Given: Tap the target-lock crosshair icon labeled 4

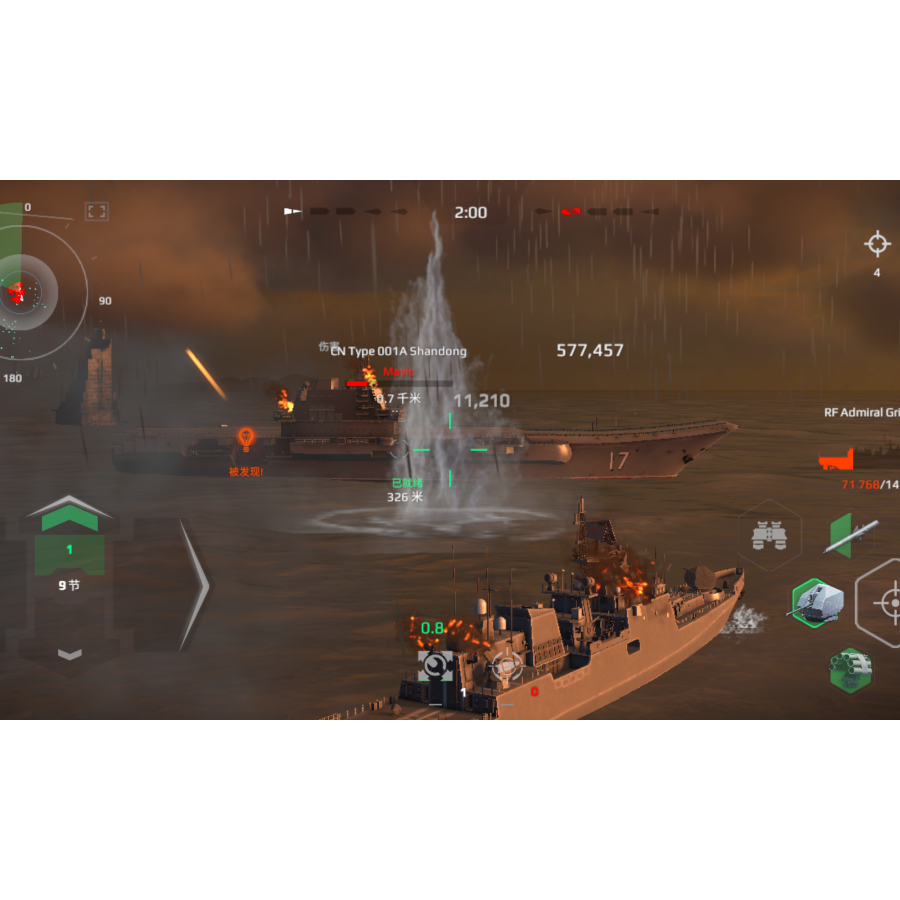Looking at the screenshot, I should (877, 244).
